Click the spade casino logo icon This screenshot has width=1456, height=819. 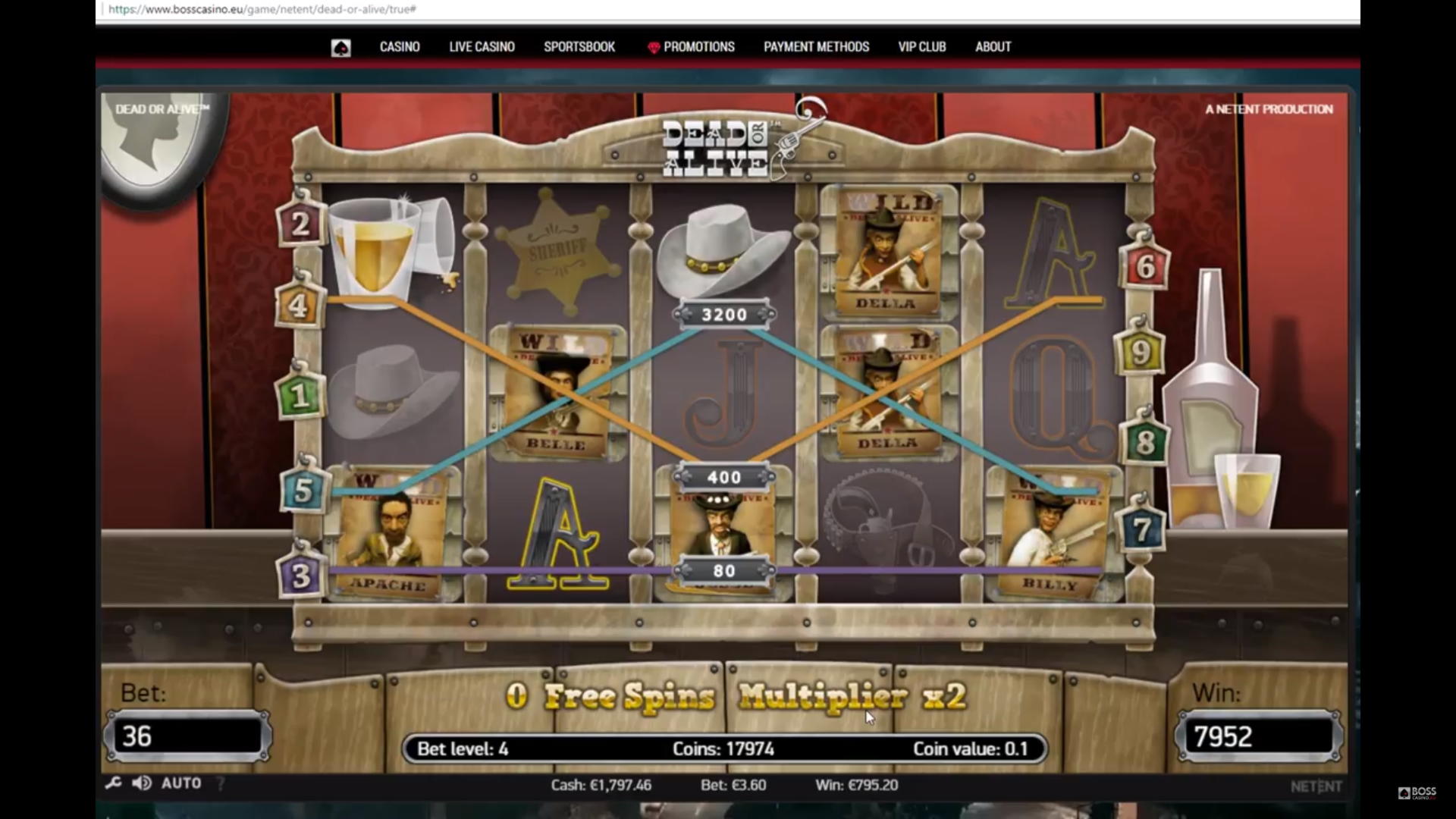340,49
